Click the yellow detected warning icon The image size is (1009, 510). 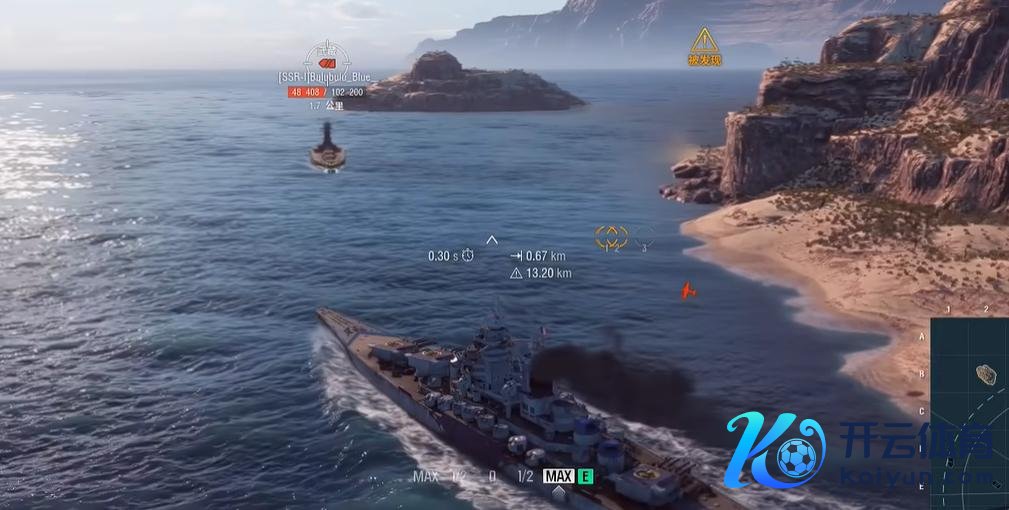704,42
